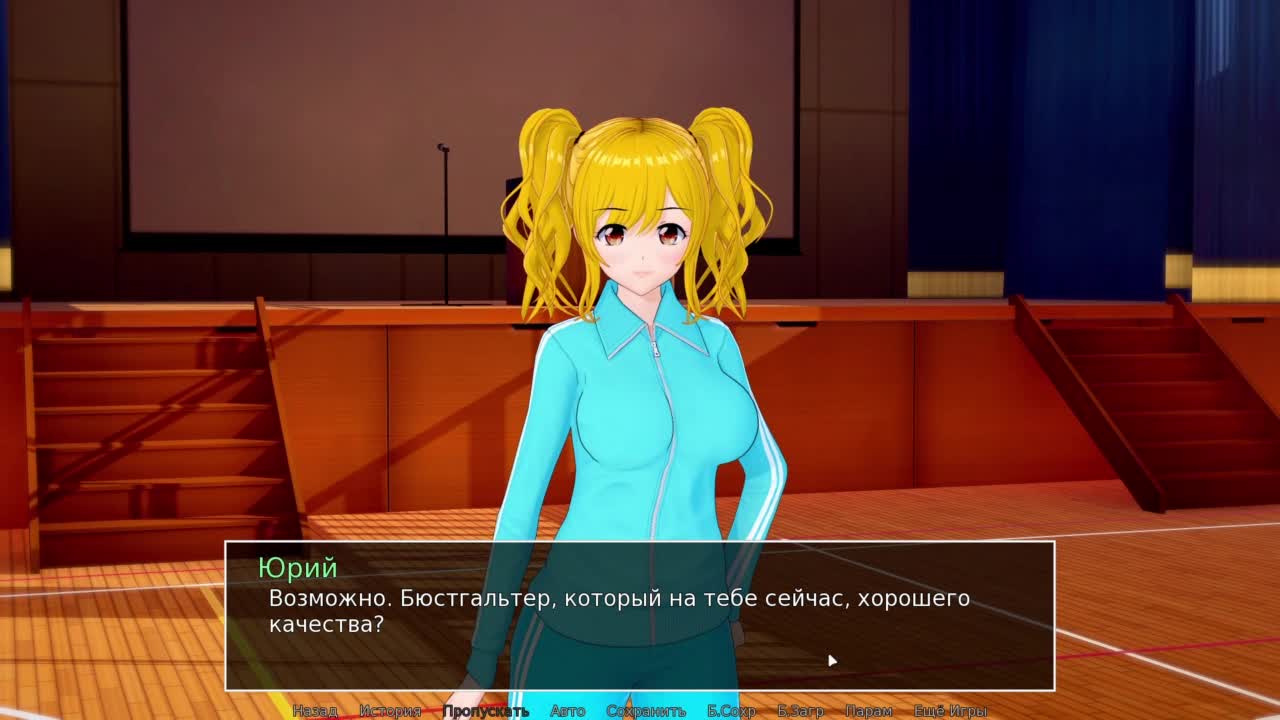Go back with the Назад button
This screenshot has width=1280, height=720.
tap(314, 711)
